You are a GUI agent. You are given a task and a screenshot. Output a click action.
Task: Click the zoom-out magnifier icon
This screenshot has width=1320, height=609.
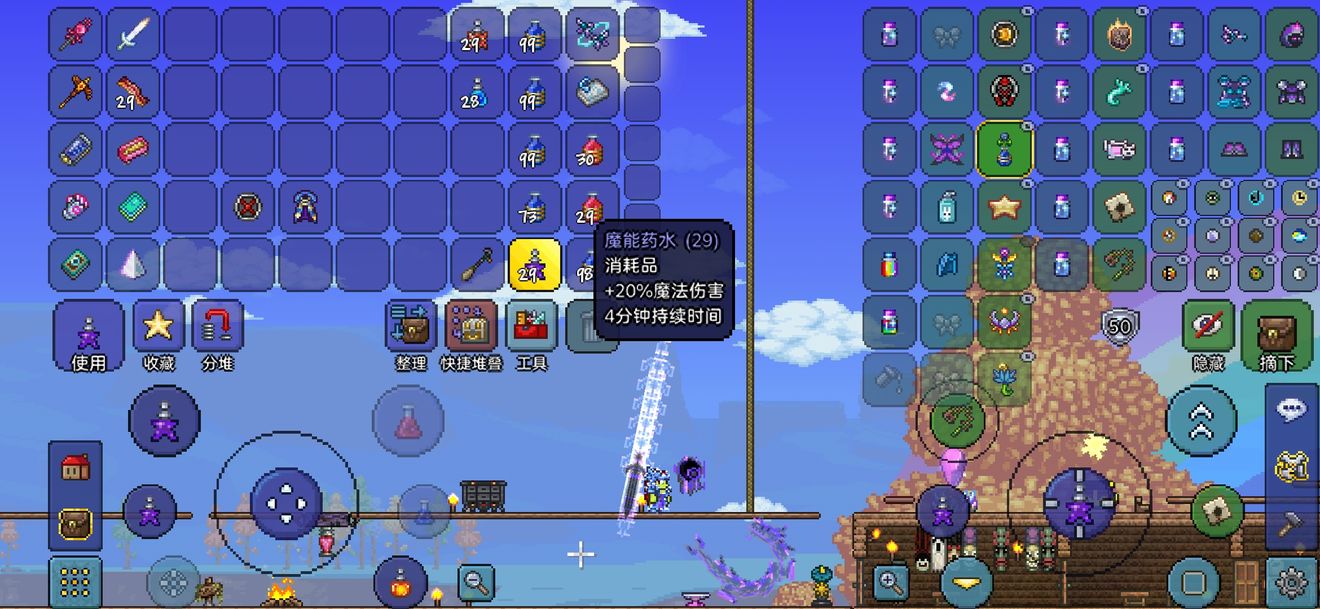point(477,579)
